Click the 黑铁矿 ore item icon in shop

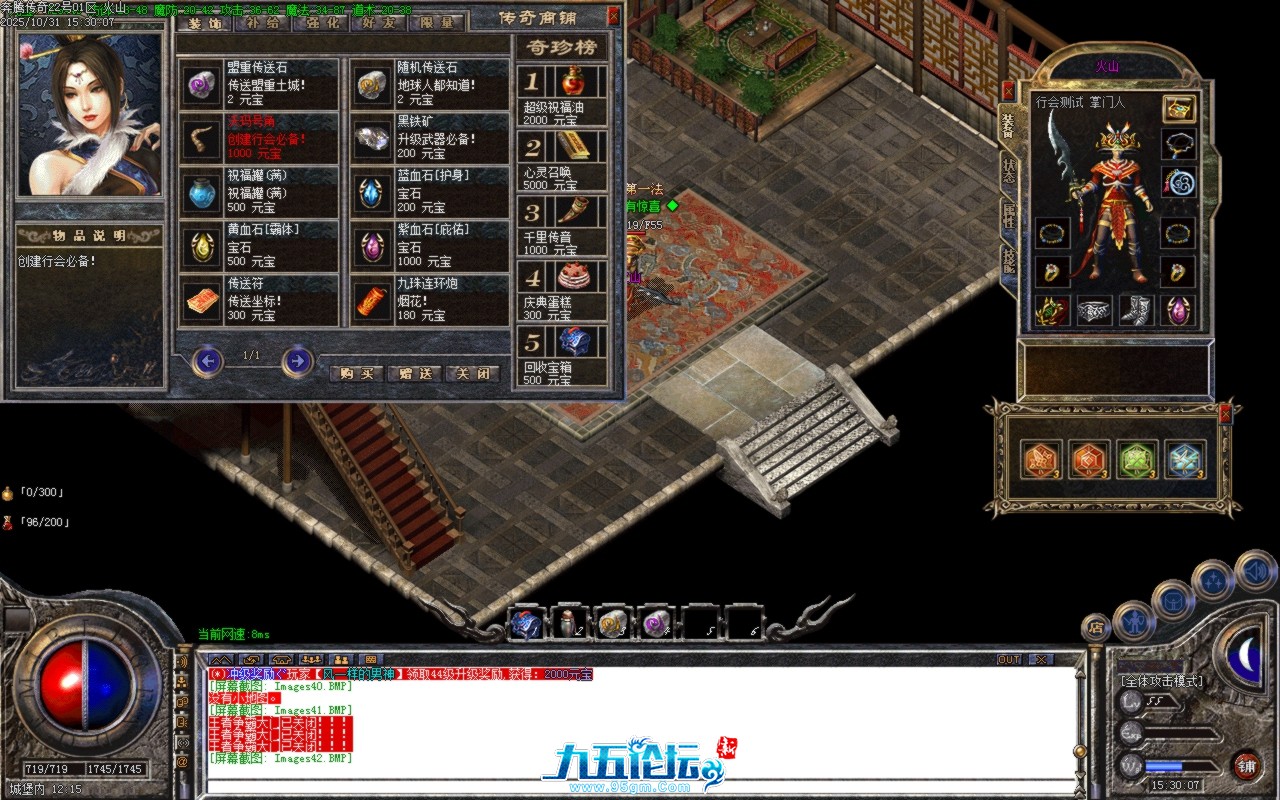pos(370,141)
